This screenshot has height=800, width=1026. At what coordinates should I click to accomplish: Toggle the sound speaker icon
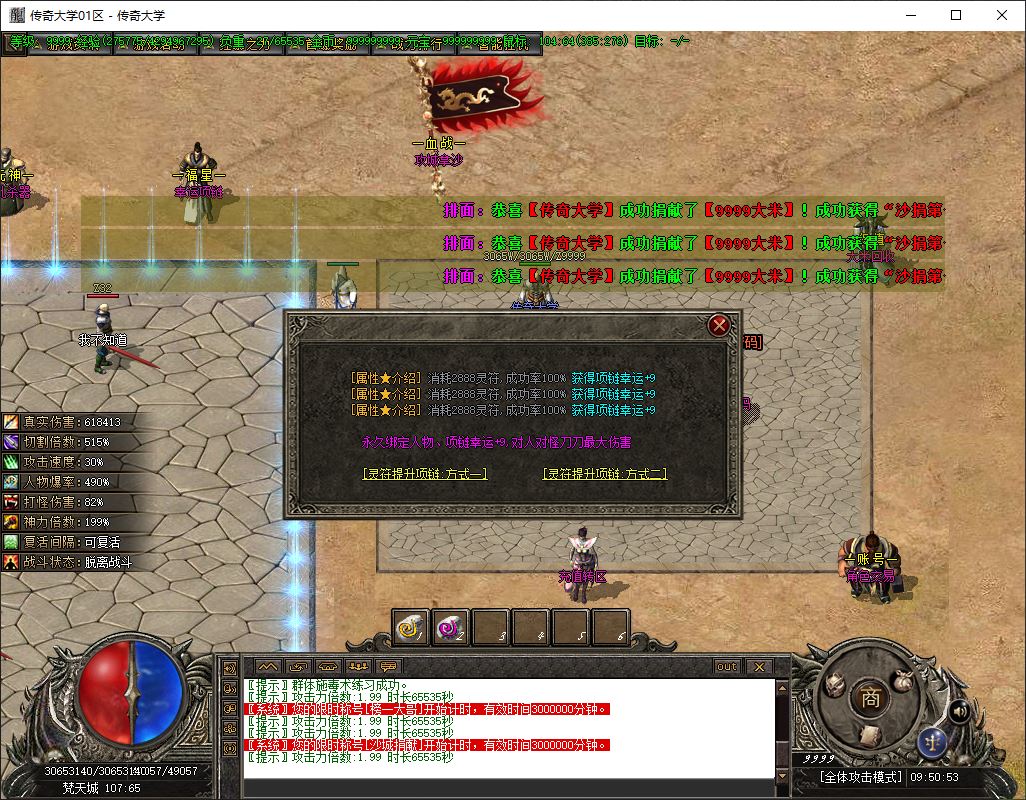(959, 711)
